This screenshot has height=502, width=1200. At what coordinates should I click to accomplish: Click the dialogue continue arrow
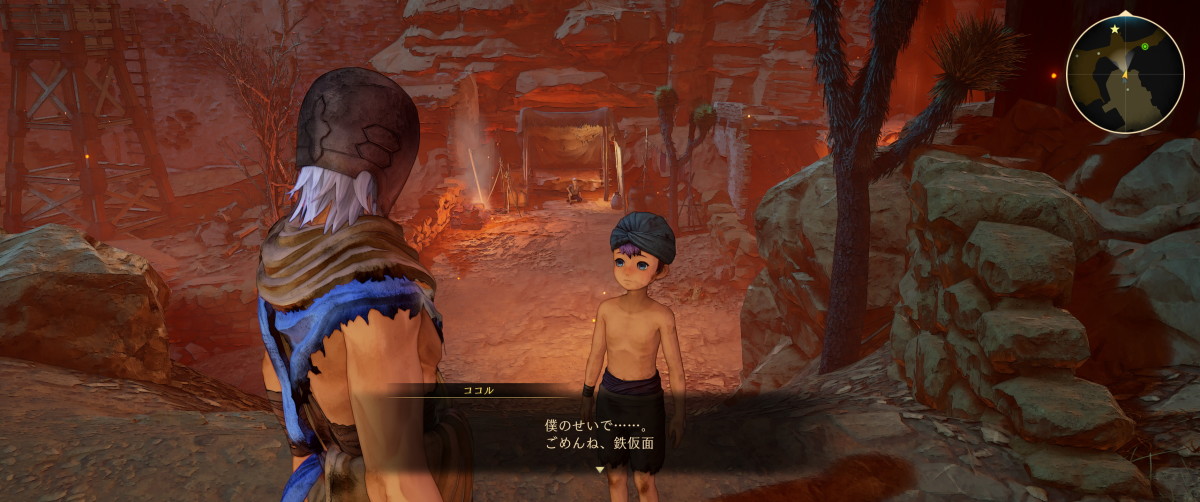[x=599, y=468]
